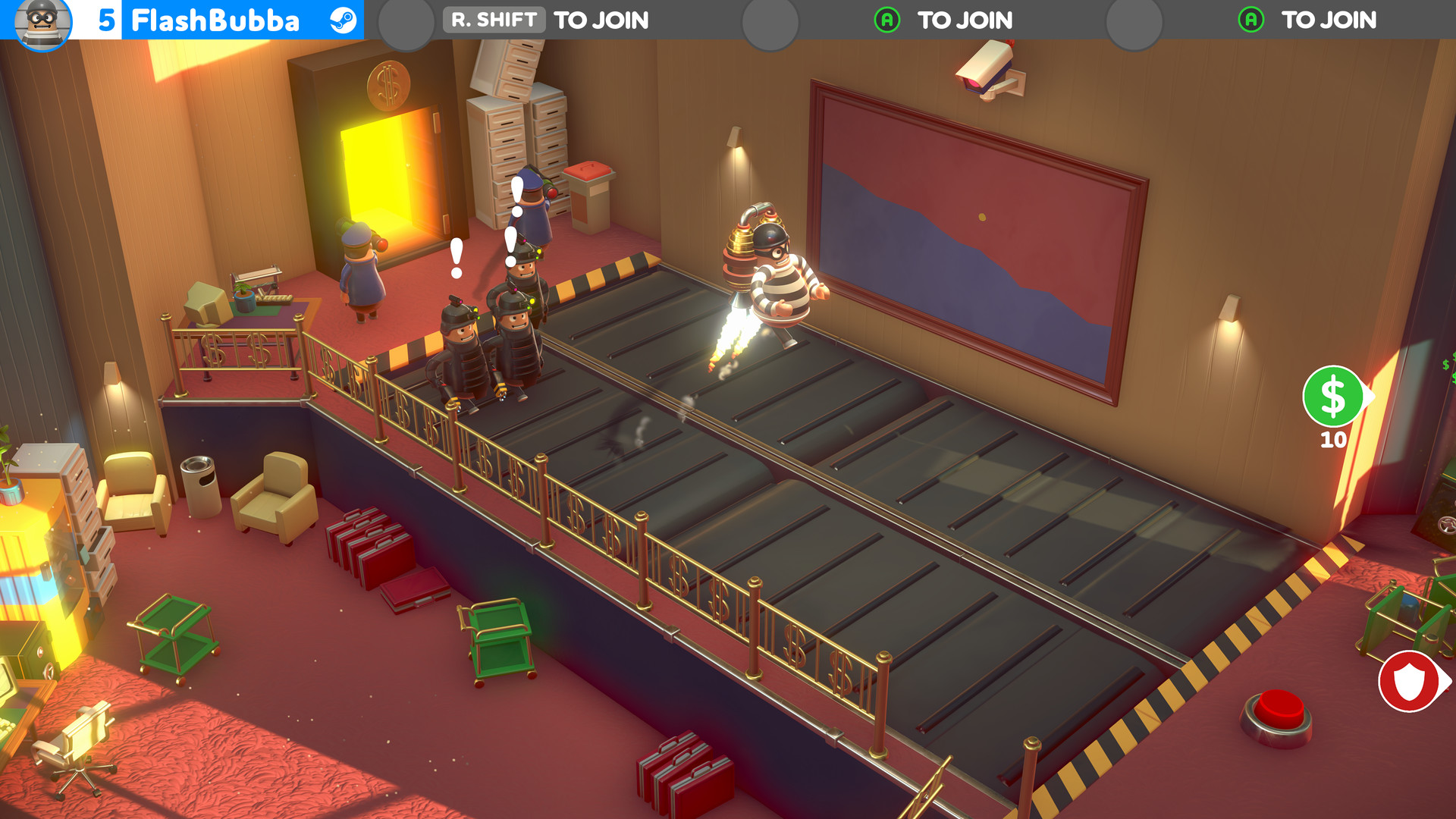The image size is (1456, 819).
Task: Select the blue score number 5
Action: click(x=105, y=18)
